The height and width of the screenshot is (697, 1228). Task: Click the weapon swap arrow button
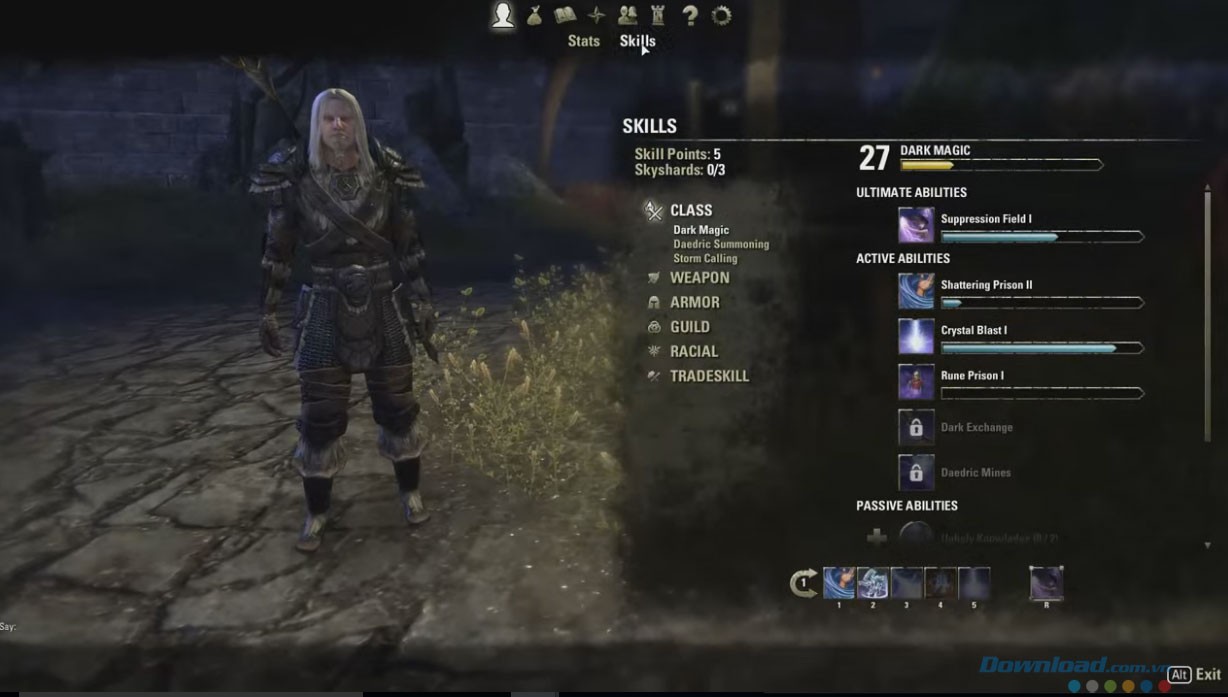(x=803, y=583)
